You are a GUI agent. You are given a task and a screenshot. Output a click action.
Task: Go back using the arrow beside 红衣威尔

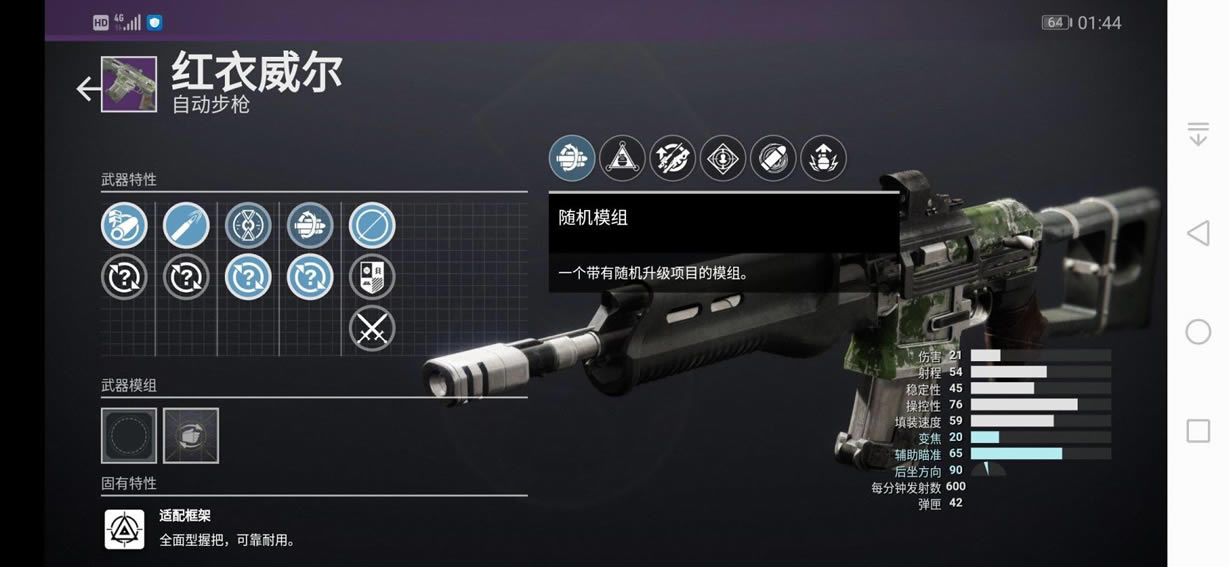88,89
